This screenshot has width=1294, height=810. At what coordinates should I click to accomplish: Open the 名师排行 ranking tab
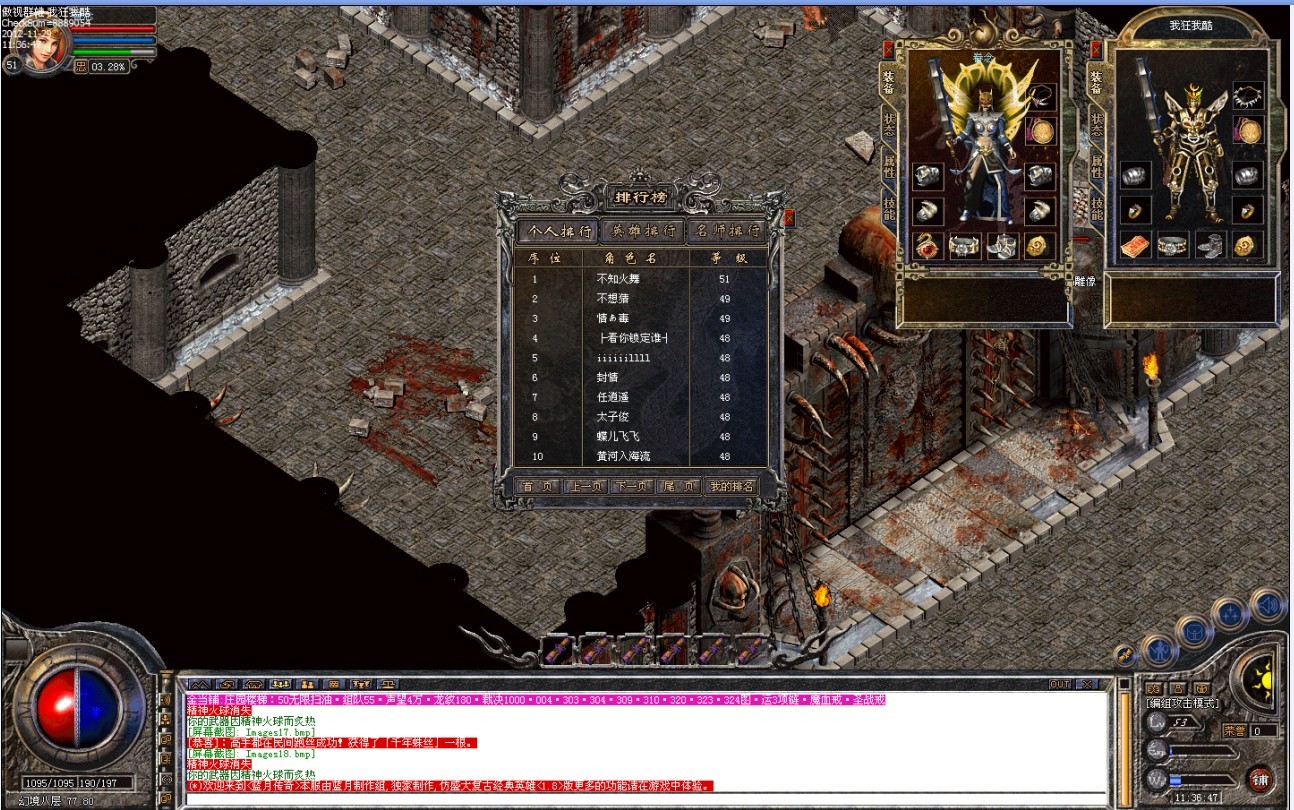(x=727, y=231)
